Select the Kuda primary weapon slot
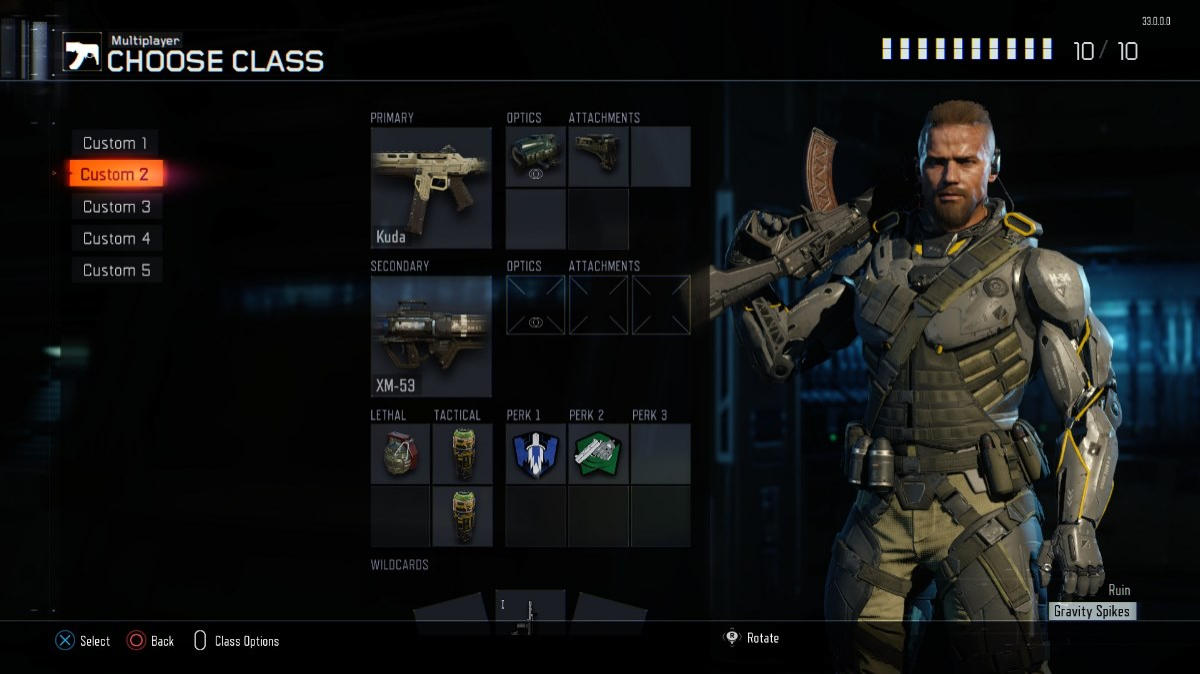Screen dimensions: 1200x674 point(431,187)
